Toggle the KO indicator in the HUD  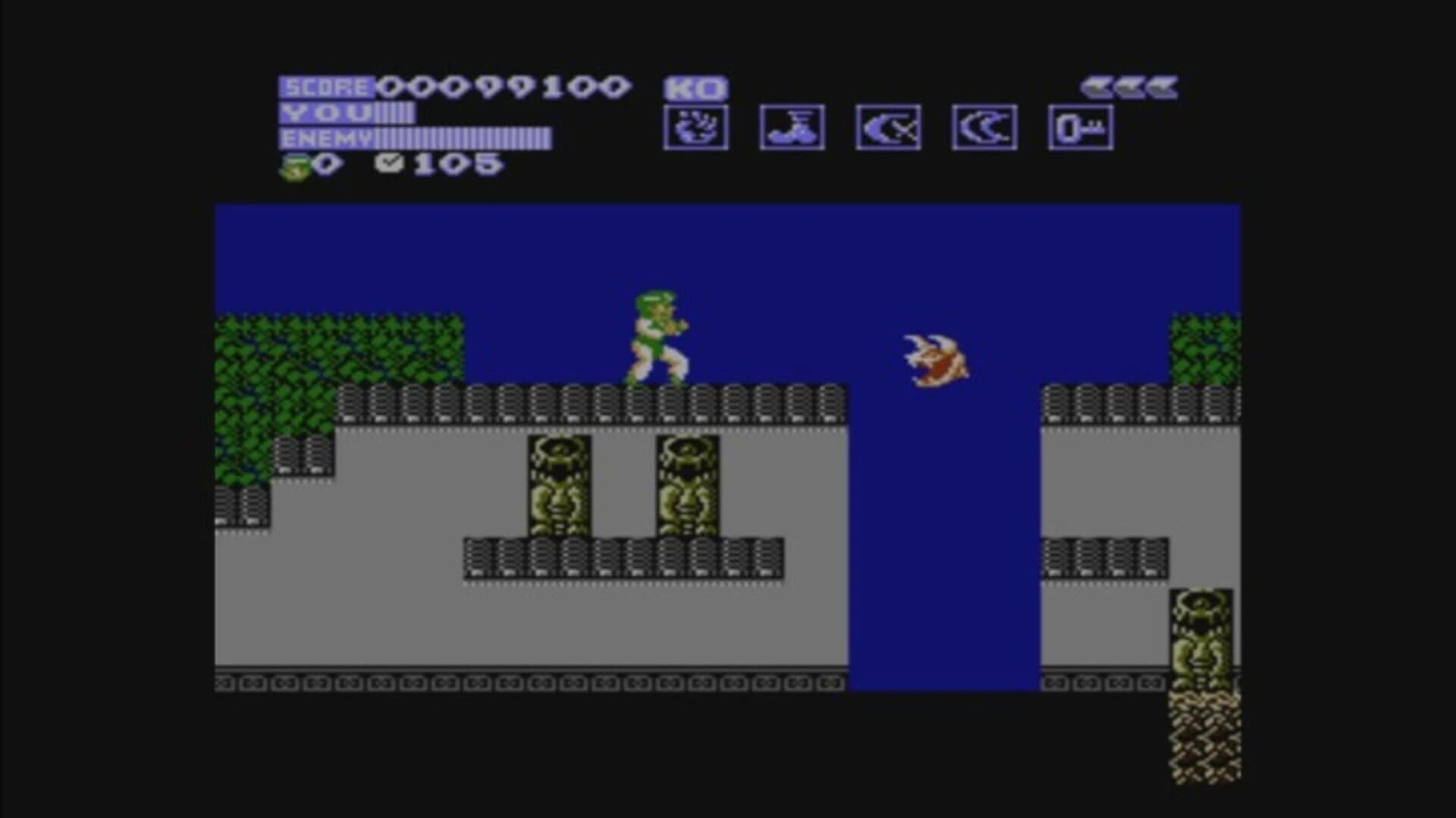pos(692,87)
